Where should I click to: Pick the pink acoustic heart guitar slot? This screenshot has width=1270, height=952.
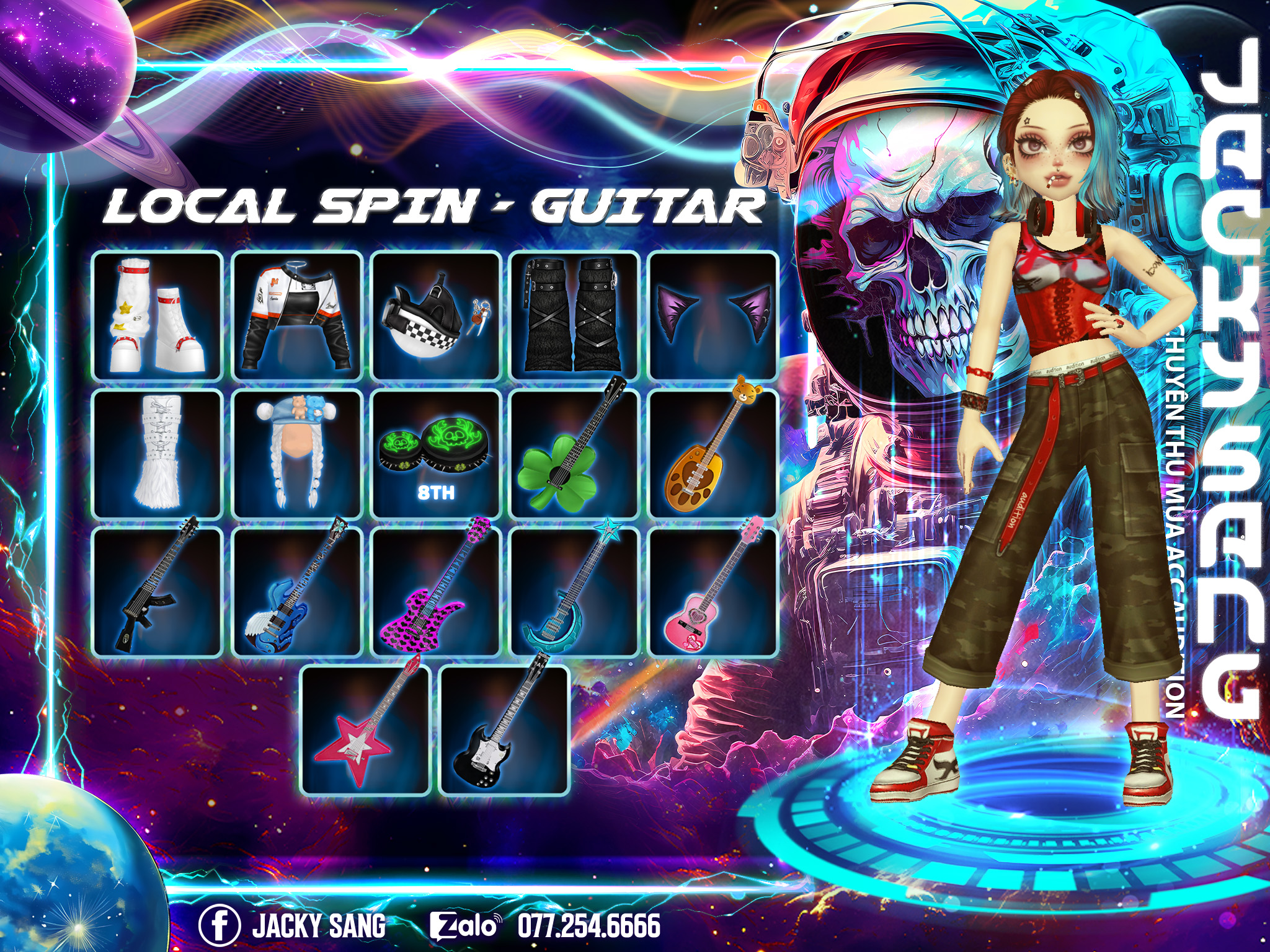pos(713,592)
